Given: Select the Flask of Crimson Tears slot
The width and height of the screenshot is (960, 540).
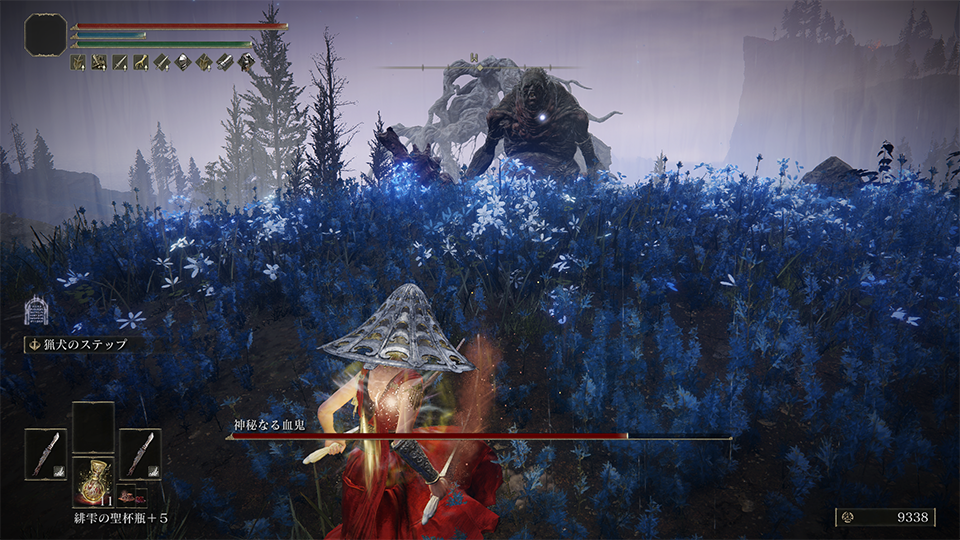Looking at the screenshot, I should [x=93, y=480].
